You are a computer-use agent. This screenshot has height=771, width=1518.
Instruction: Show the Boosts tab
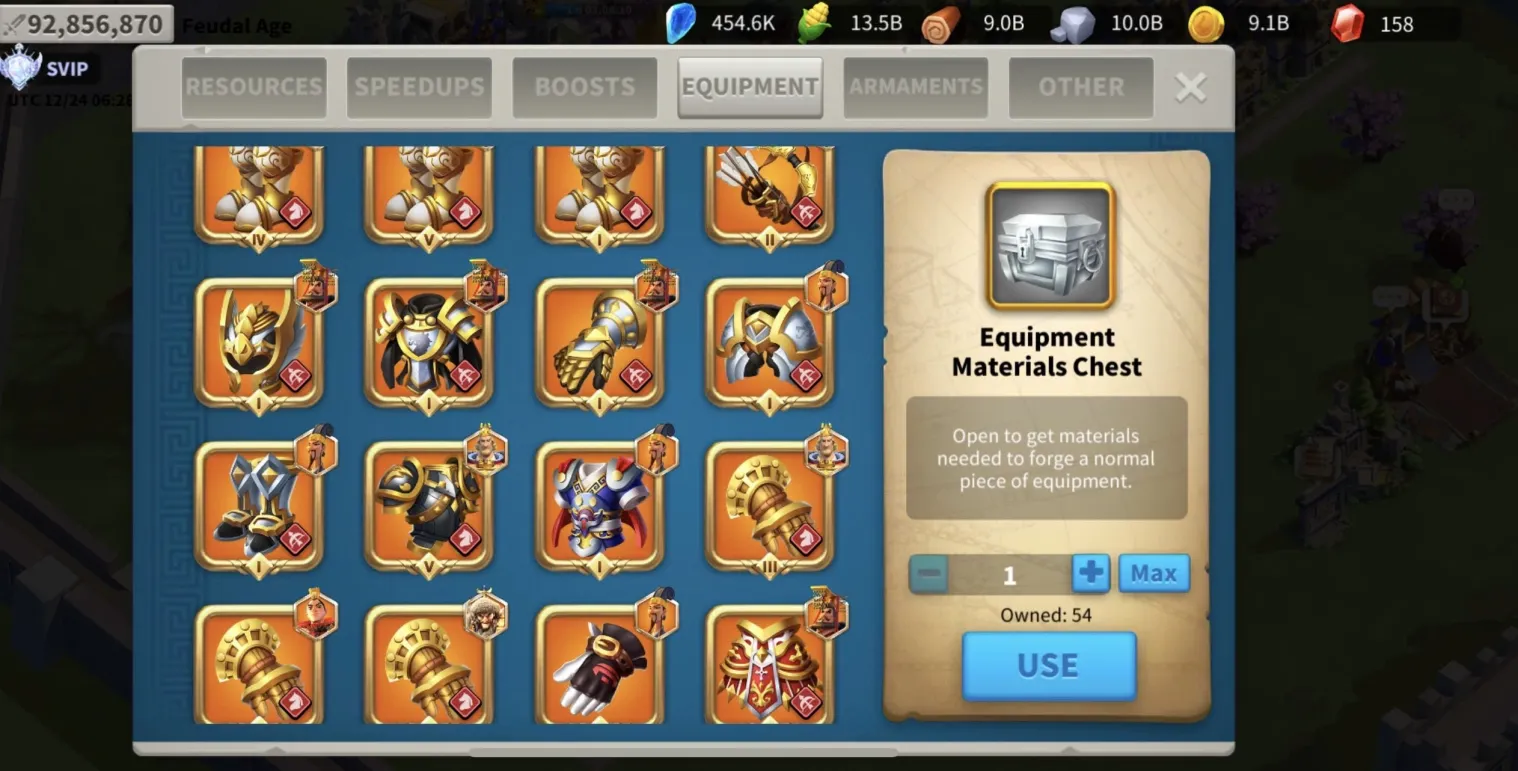coord(585,87)
